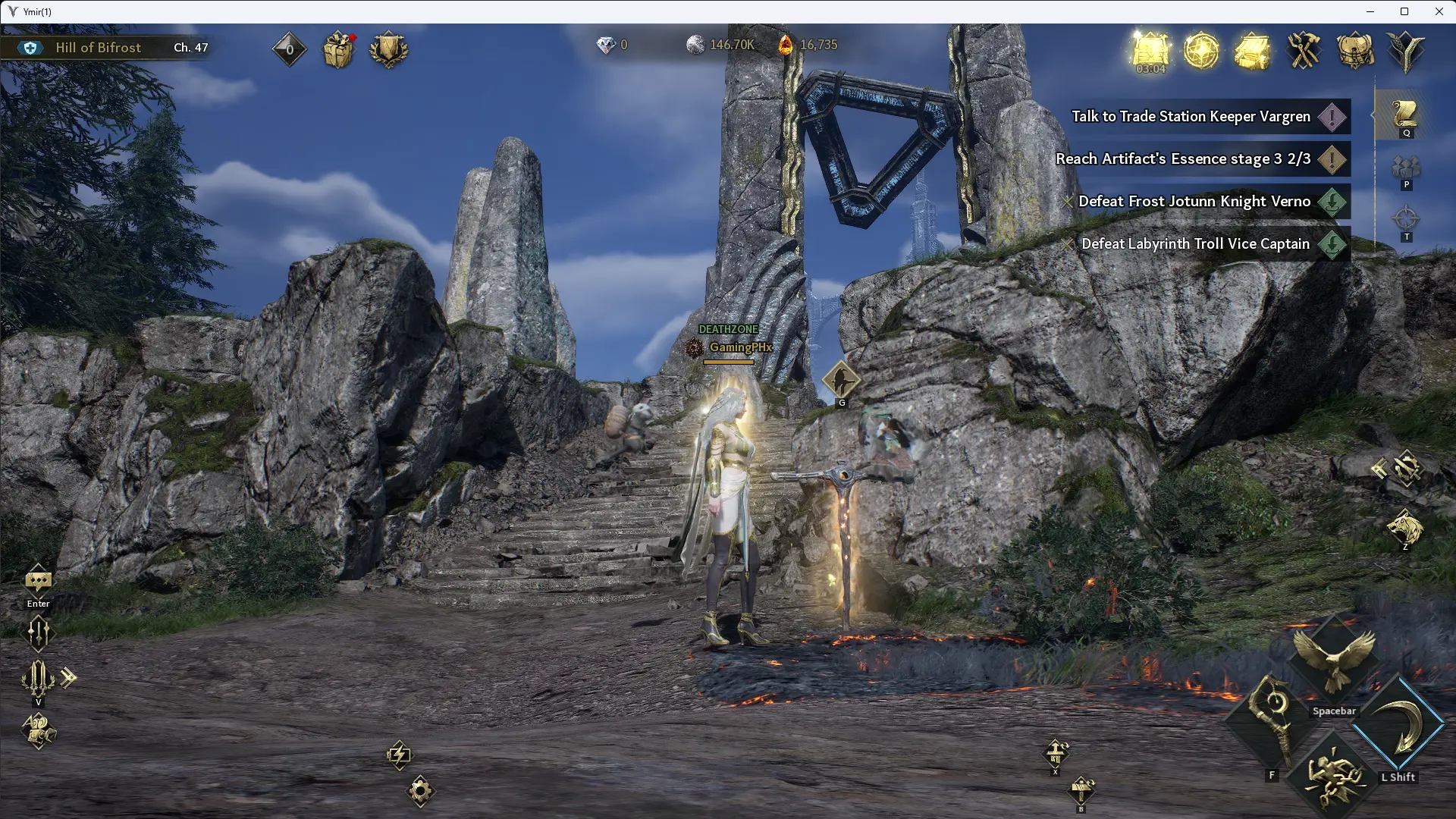Open the target crosshair tab
The height and width of the screenshot is (819, 1456).
coord(1405,220)
